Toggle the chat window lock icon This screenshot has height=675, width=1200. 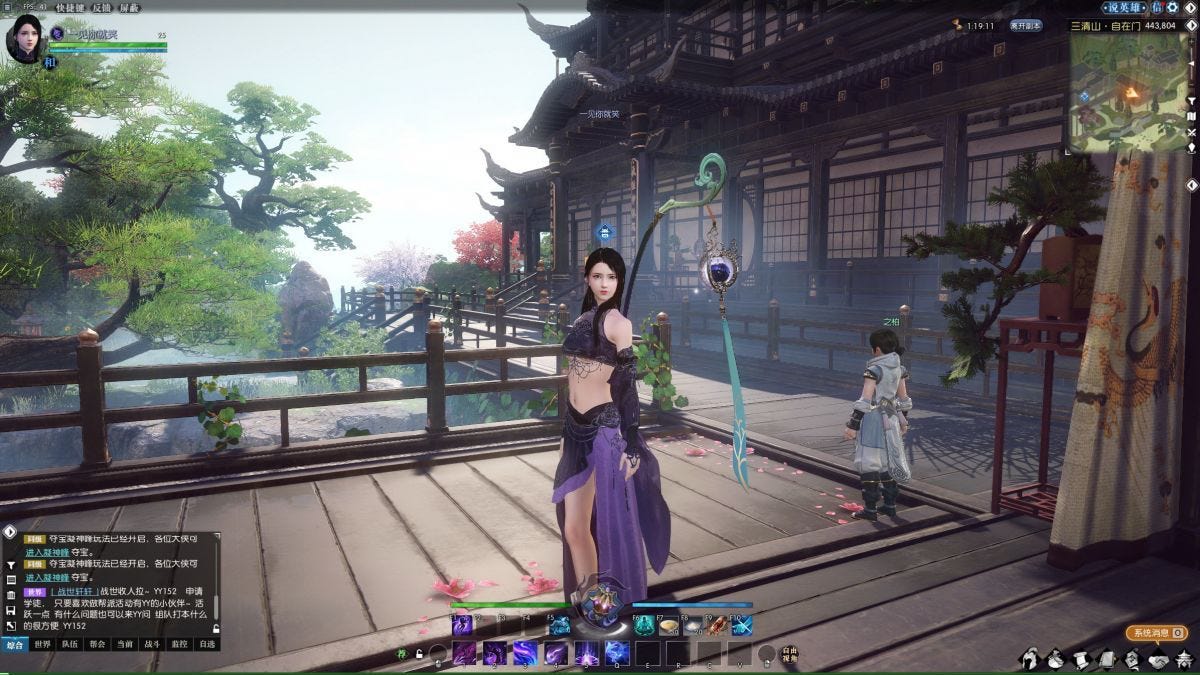[x=216, y=628]
